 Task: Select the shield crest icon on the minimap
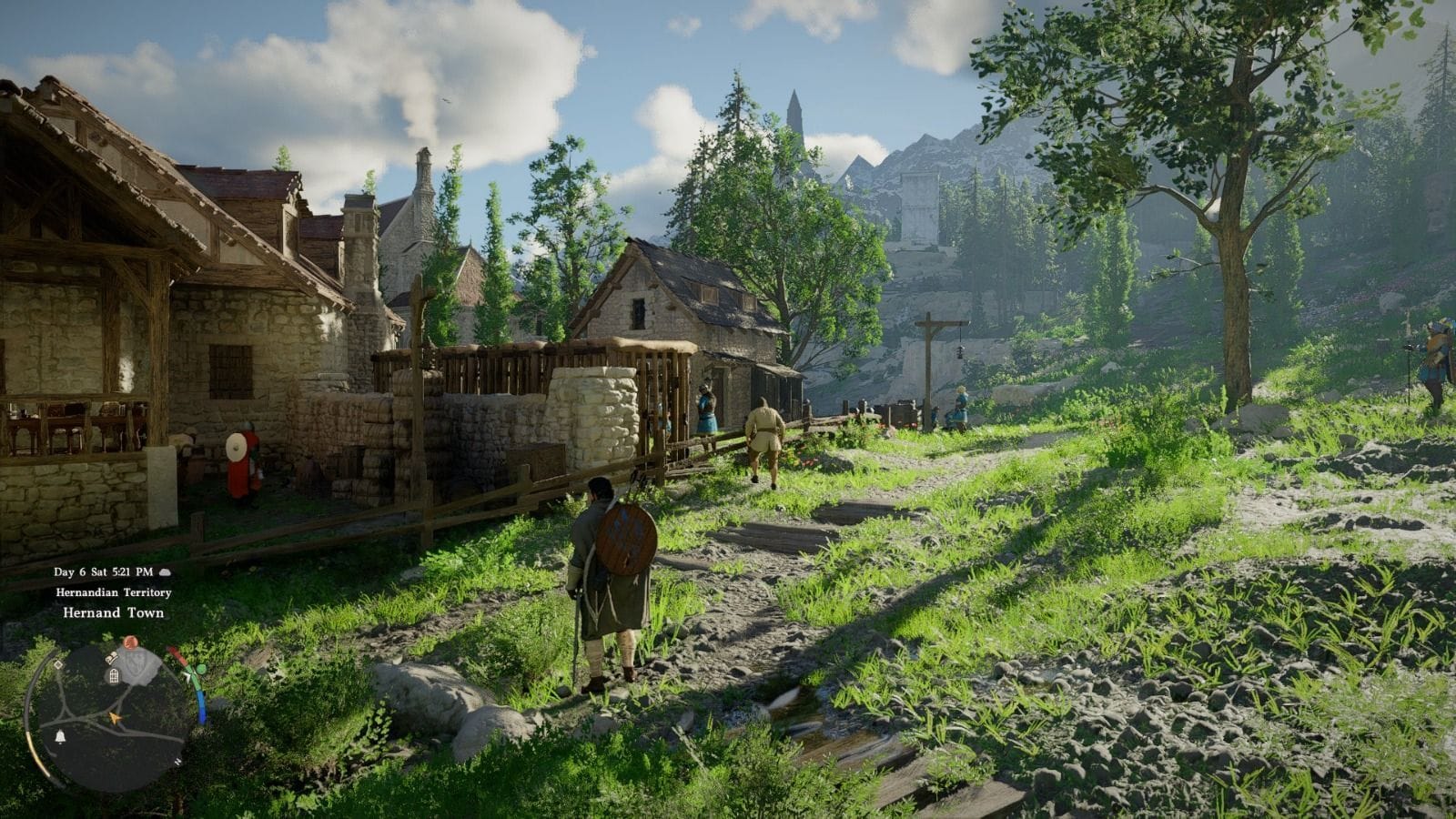(x=136, y=663)
